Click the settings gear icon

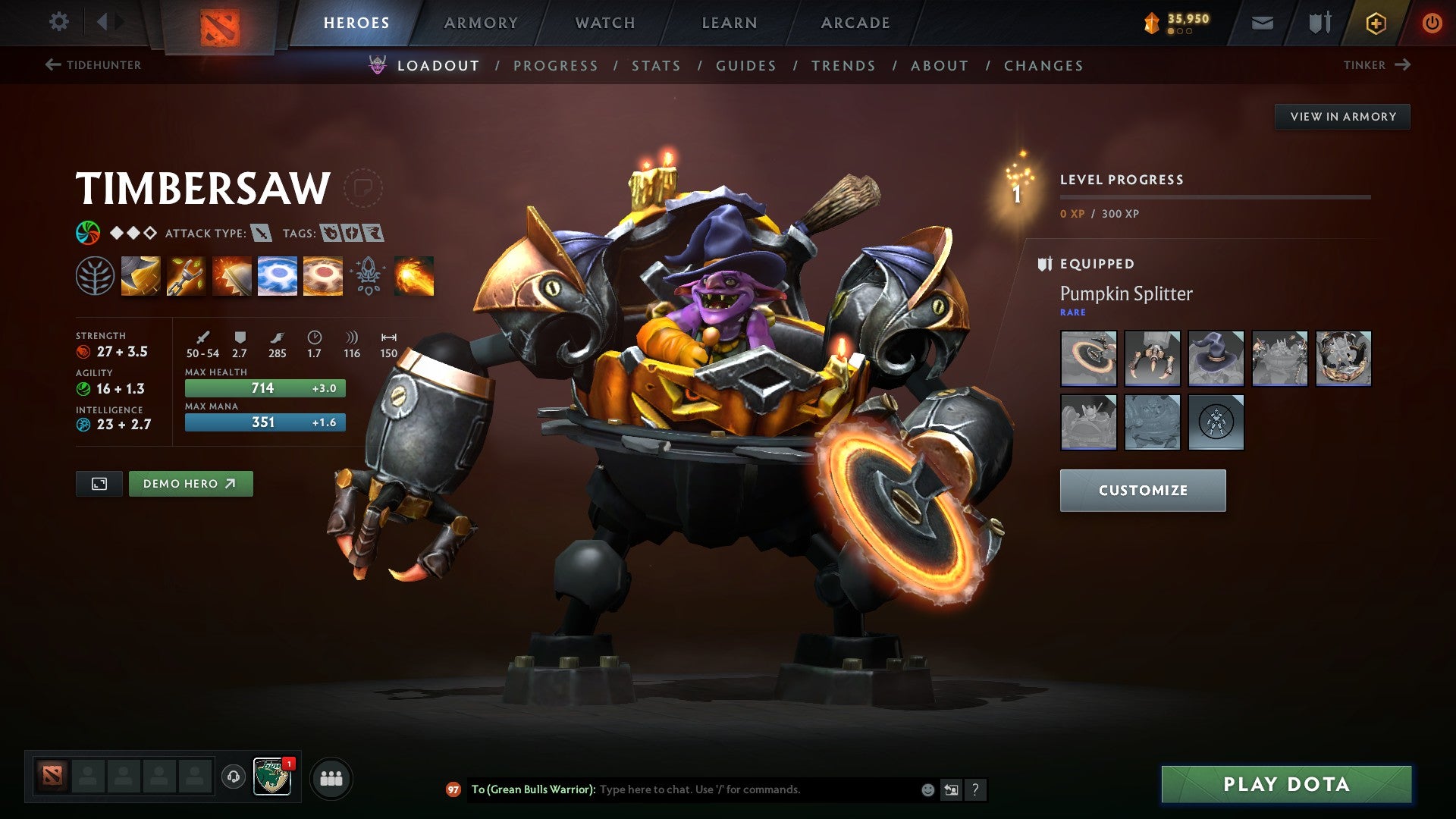pos(58,22)
